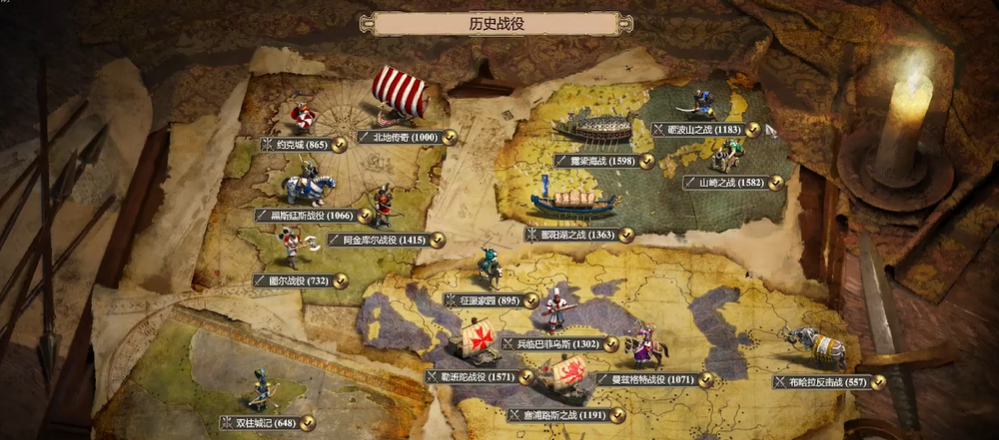
Task: Choose the scenario dated 895
Action: click(x=489, y=299)
